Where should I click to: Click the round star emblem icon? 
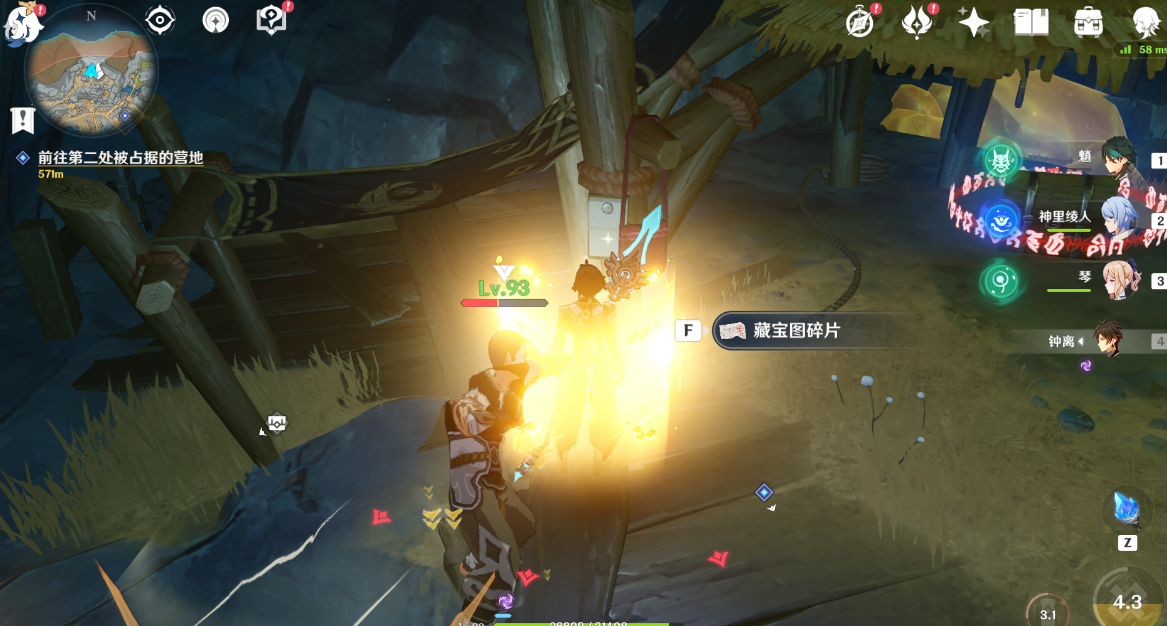pyautogui.click(x=215, y=20)
